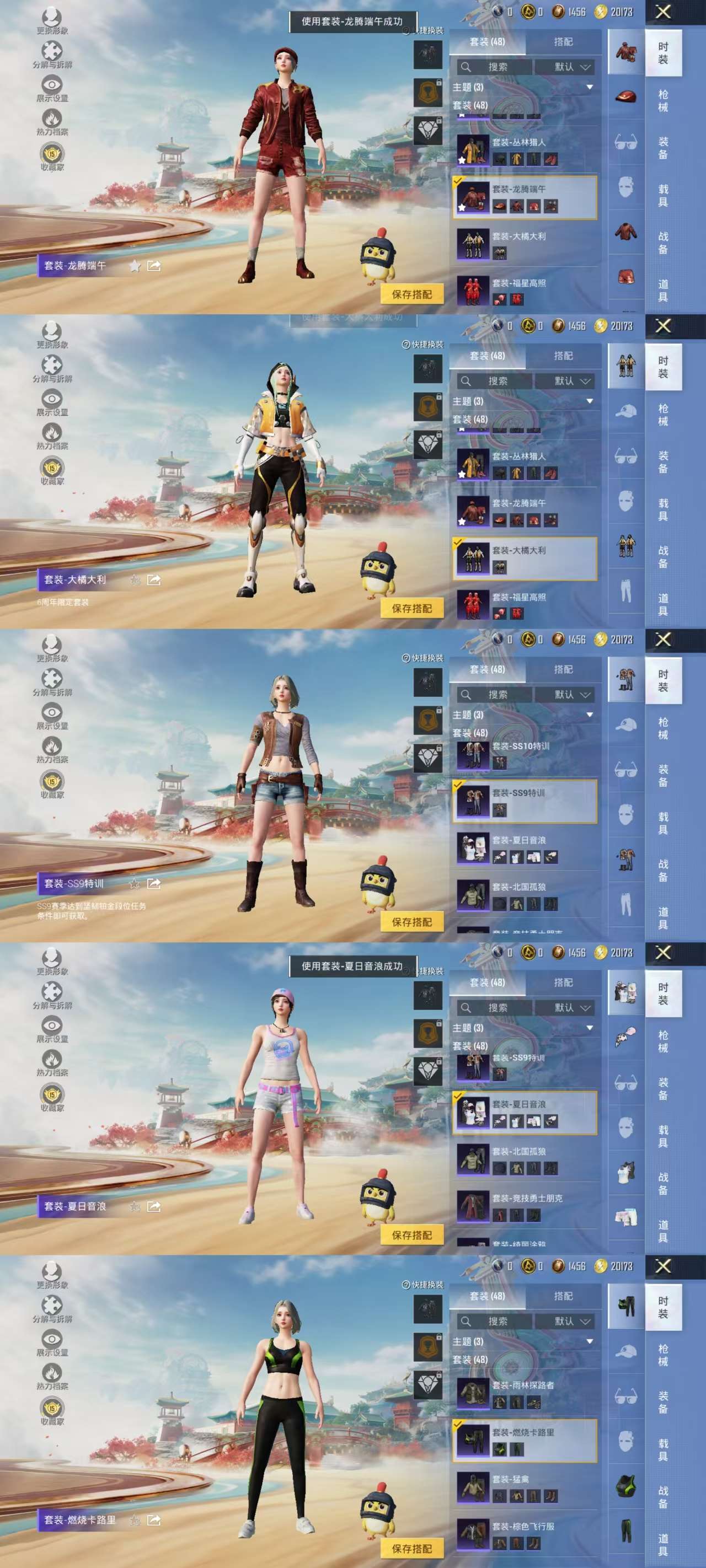This screenshot has height=1568, width=706.
Task: Switch to the 搭配 tab
Action: click(x=564, y=42)
